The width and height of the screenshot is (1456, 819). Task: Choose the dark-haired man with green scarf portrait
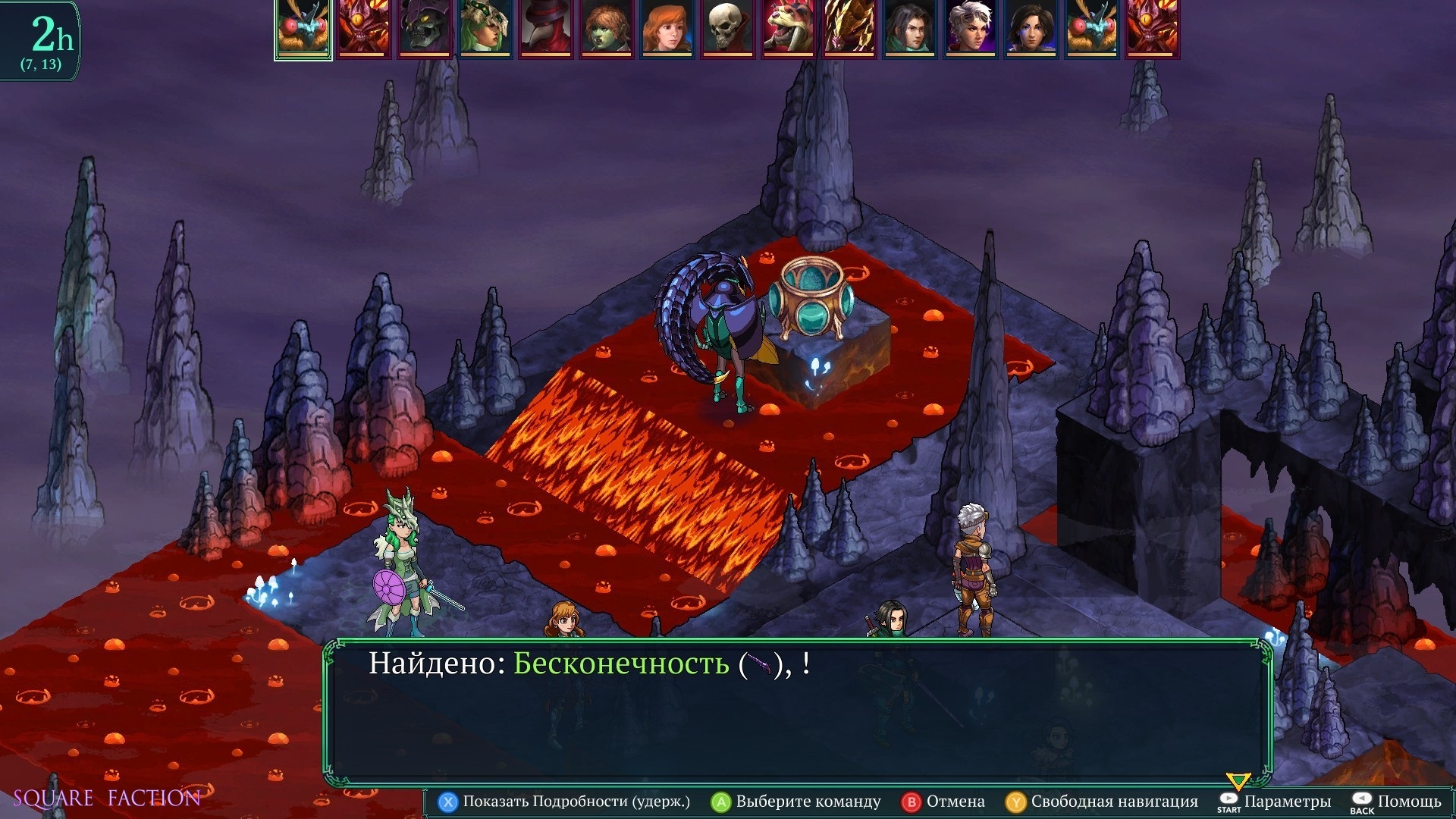pyautogui.click(x=910, y=29)
